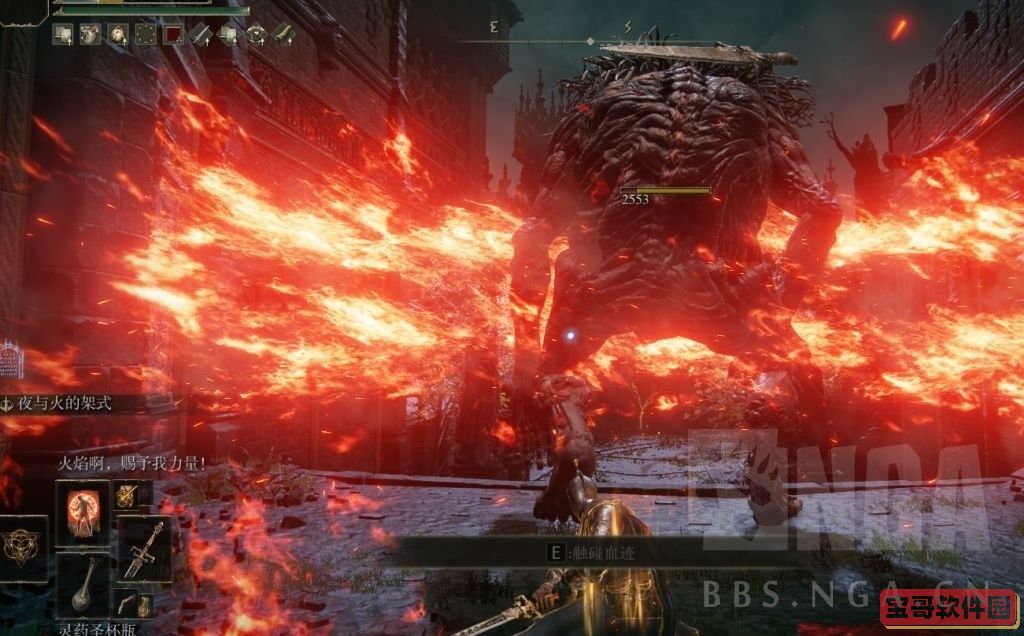
Task: Click the red square status effect icon
Action: click(173, 34)
